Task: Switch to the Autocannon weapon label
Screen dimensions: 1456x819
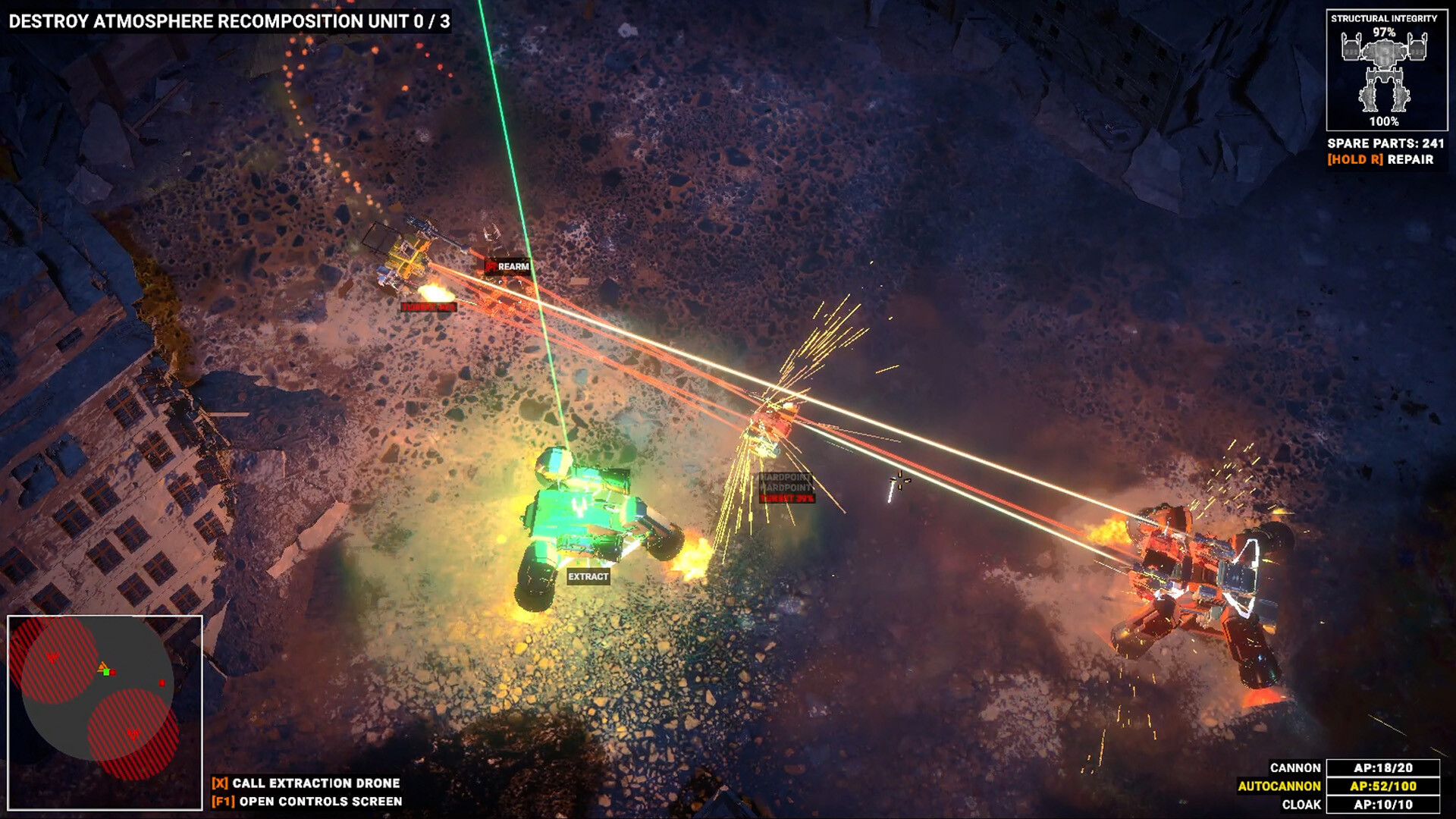Action: click(x=1279, y=786)
